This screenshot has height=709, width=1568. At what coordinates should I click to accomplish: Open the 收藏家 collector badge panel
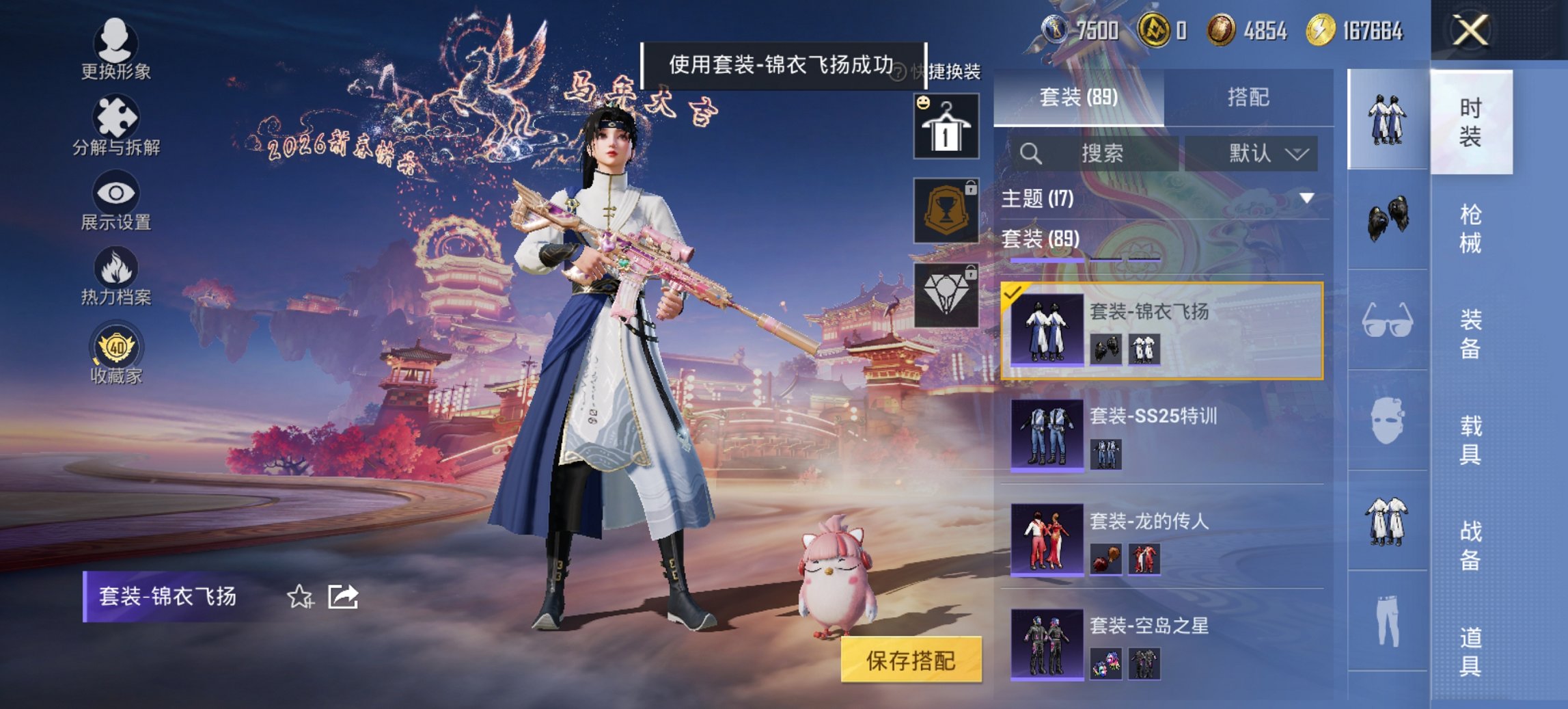[x=115, y=351]
